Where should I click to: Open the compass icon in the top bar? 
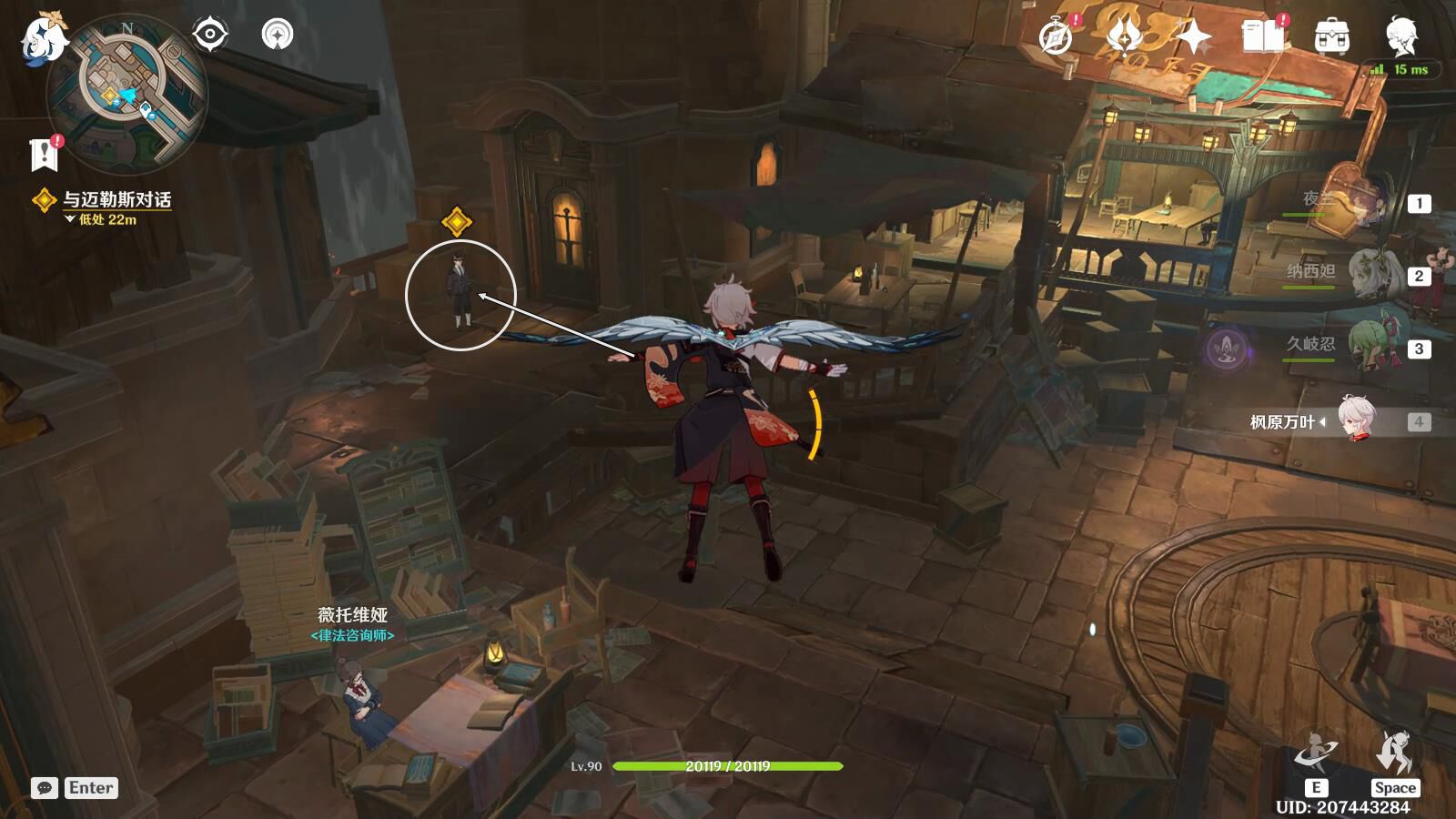tap(1057, 37)
